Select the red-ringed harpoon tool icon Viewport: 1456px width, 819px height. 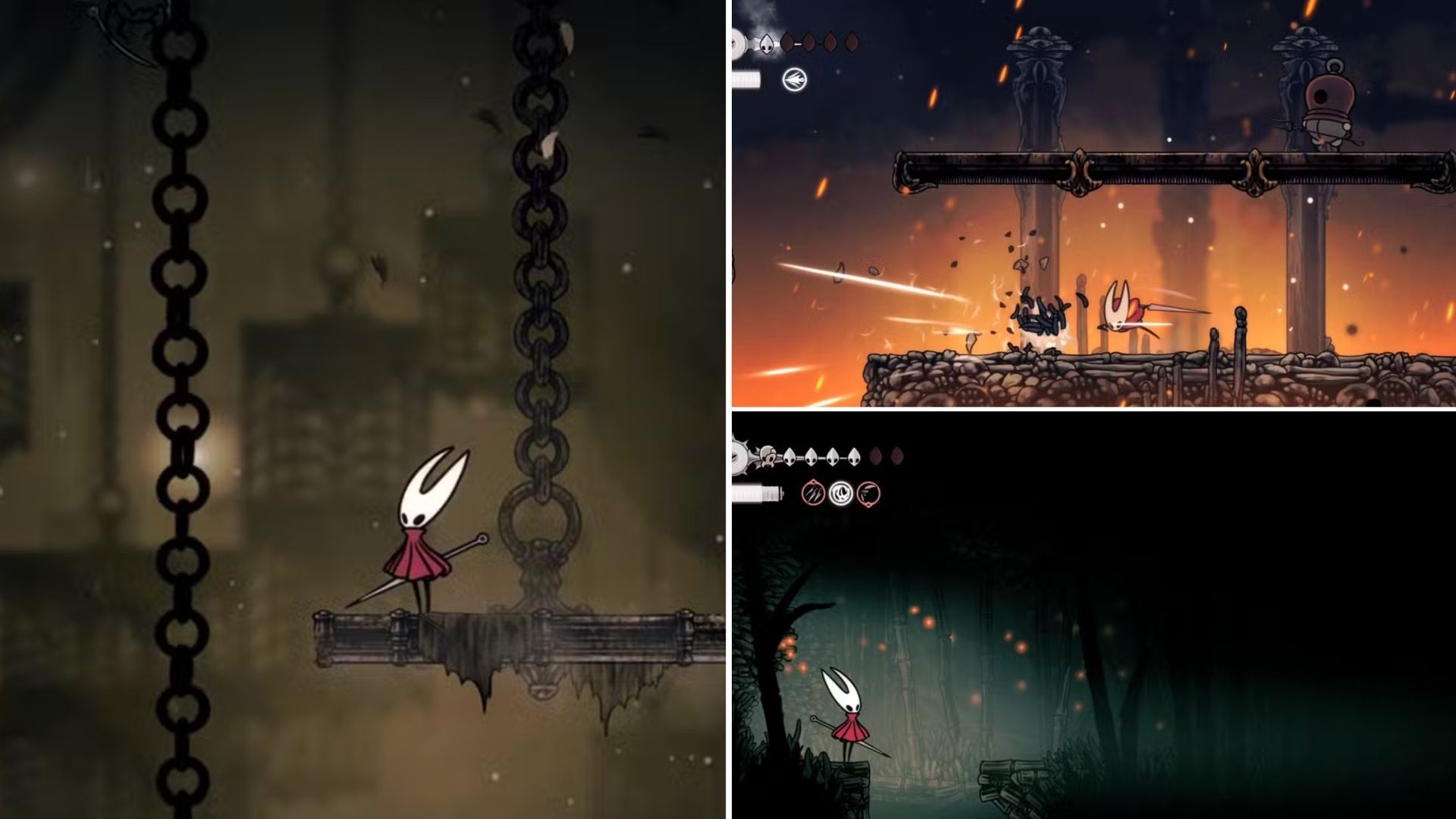point(868,494)
